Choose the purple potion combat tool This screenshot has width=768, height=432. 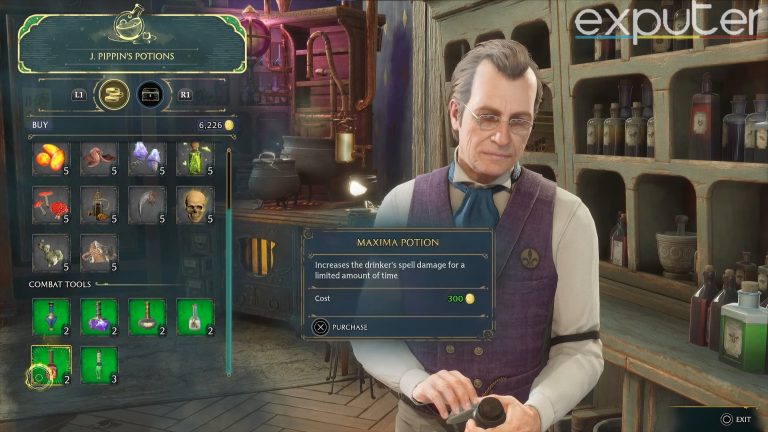[x=98, y=317]
